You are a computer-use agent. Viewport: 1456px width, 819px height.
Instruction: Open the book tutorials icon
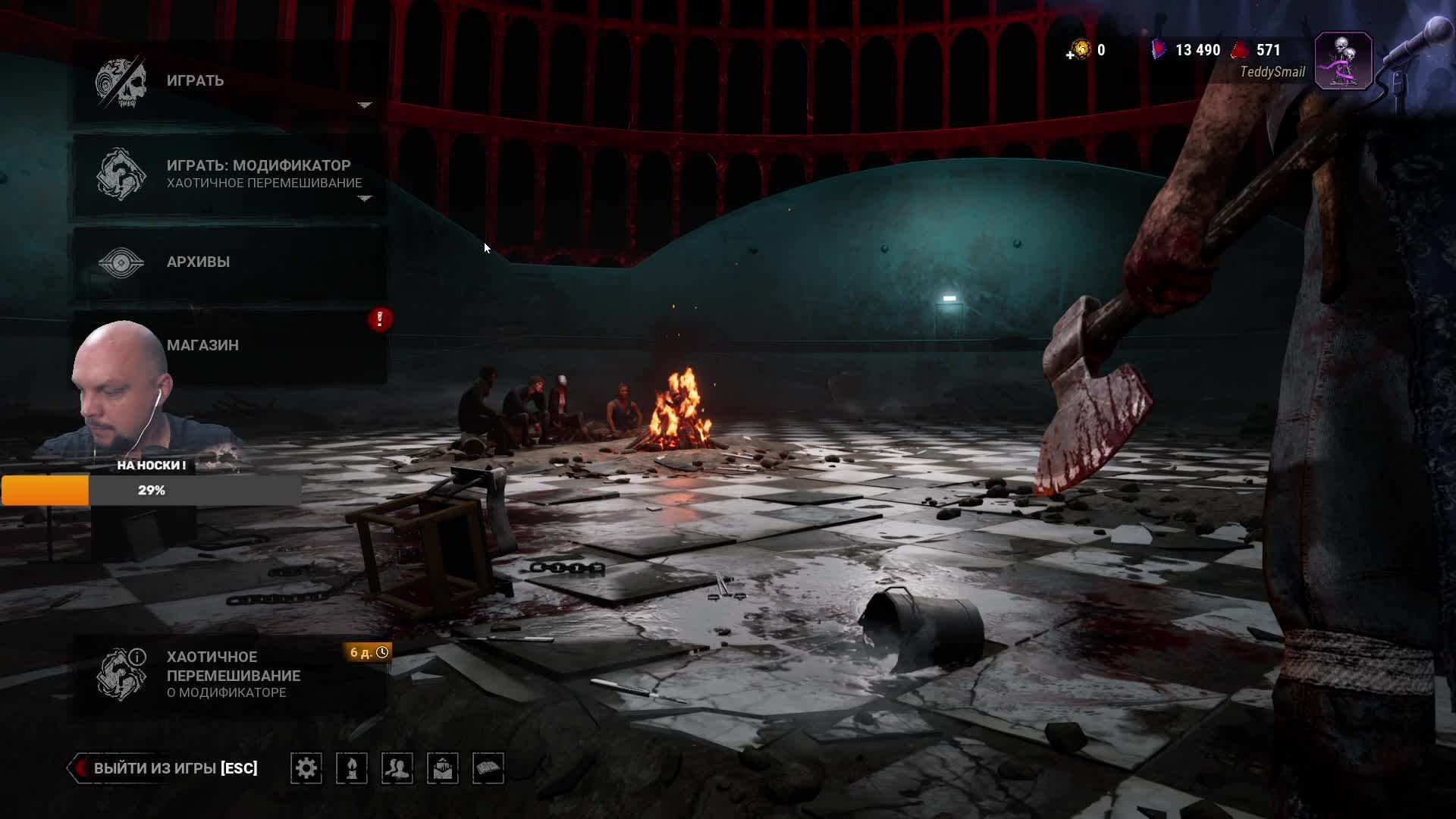click(488, 768)
